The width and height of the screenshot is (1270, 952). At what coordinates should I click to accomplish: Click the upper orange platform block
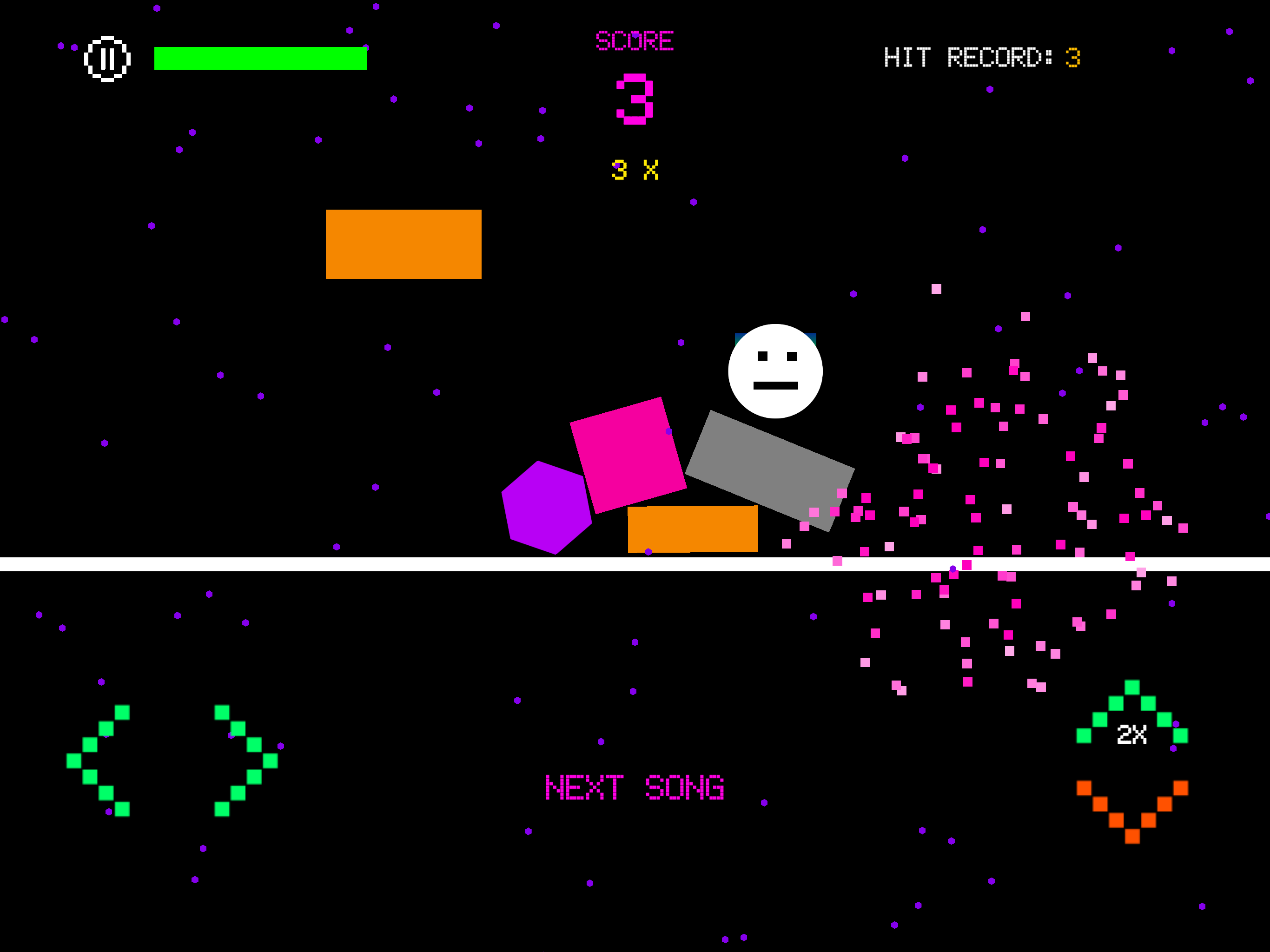[x=403, y=245]
